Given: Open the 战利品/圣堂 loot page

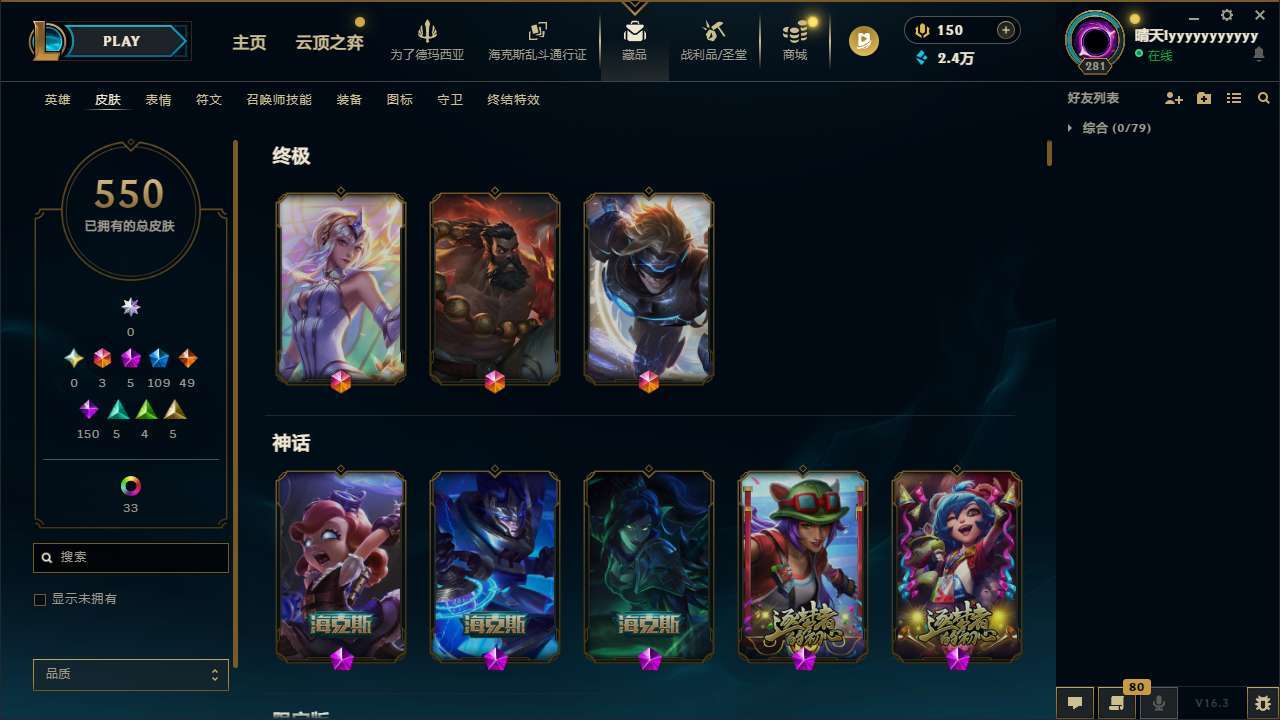Looking at the screenshot, I should (x=713, y=40).
